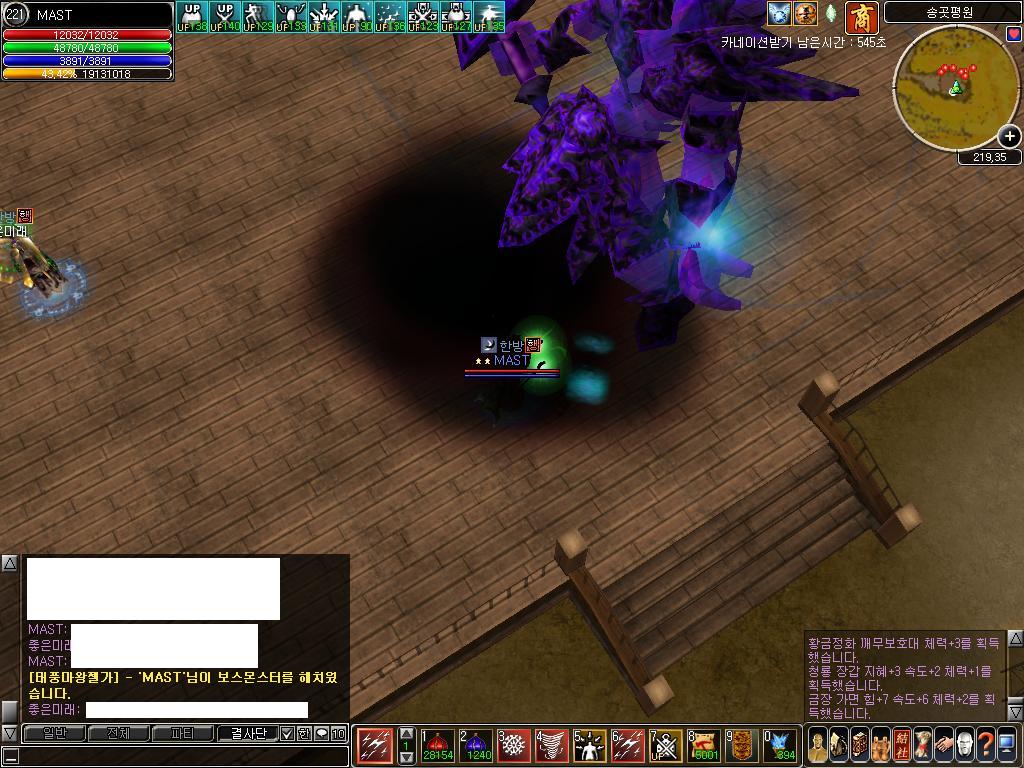Open the 결사단 chat tab

[x=246, y=733]
